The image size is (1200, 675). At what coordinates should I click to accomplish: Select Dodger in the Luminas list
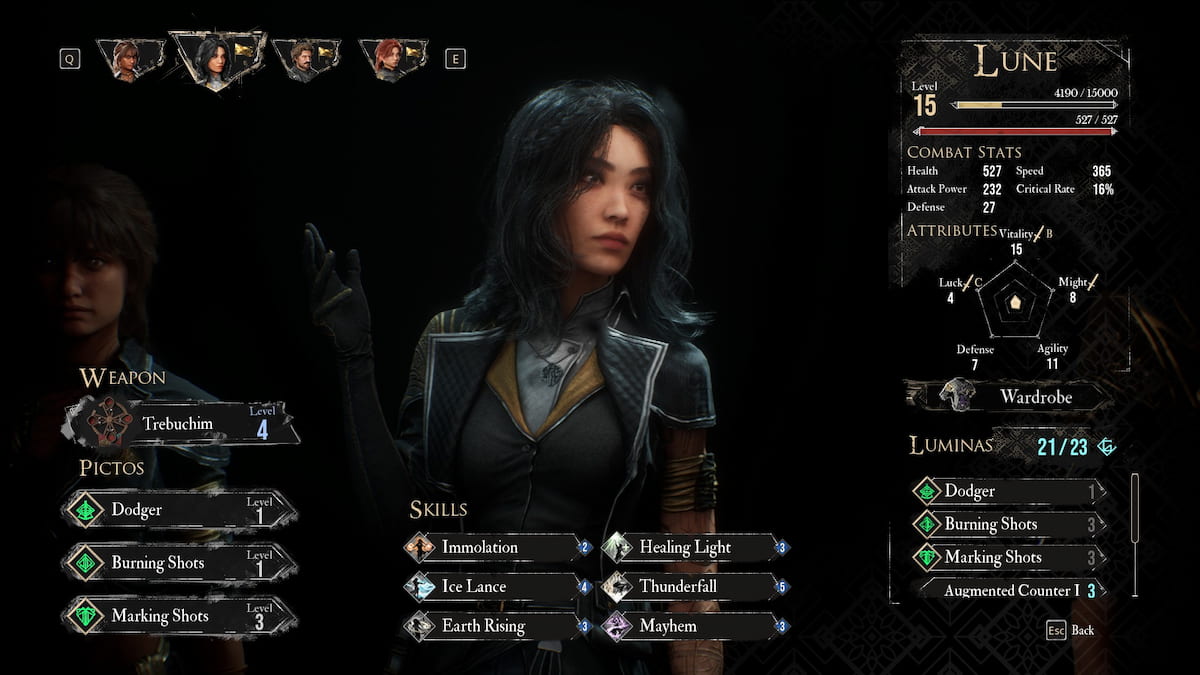(x=1008, y=491)
